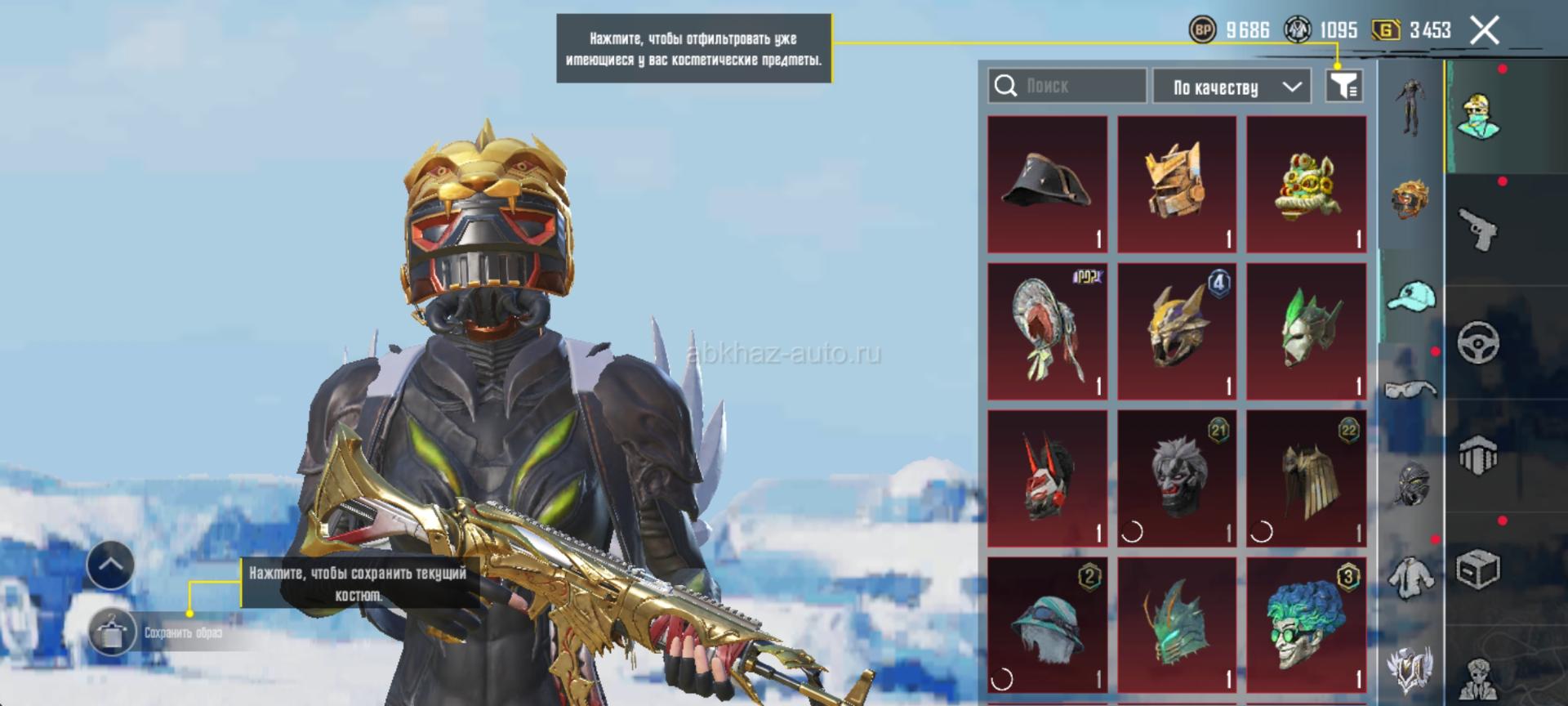Select the green-flamed silver mask

pyautogui.click(x=1307, y=332)
